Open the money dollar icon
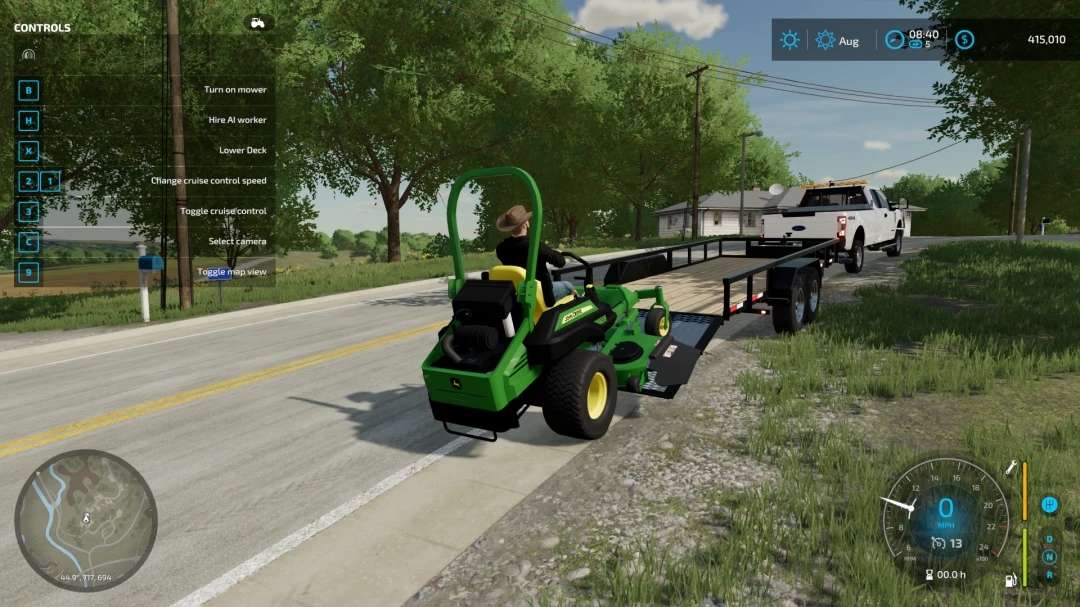The width and height of the screenshot is (1080, 607). 964,40
